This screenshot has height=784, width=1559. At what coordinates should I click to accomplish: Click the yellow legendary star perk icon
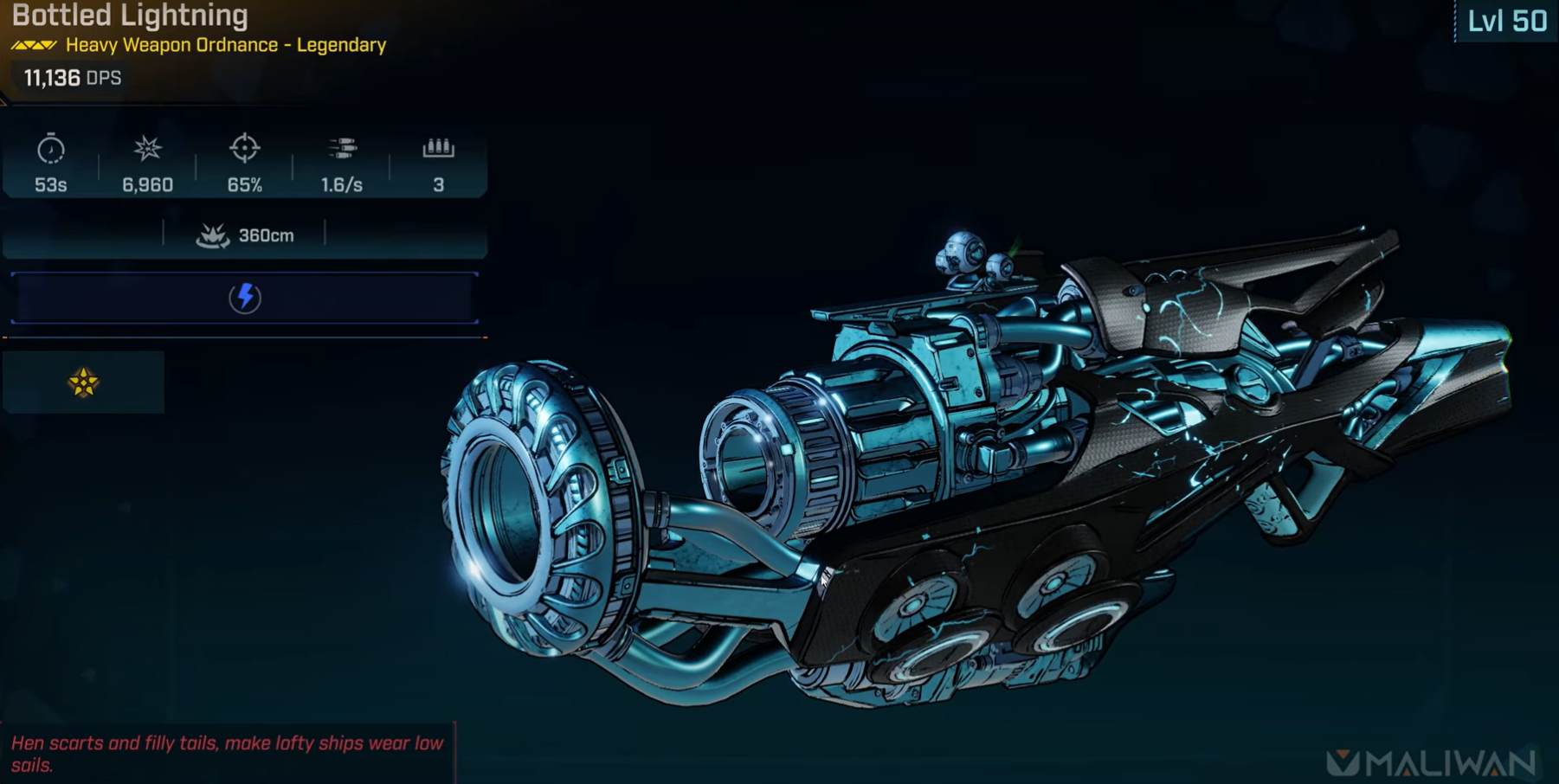83,382
